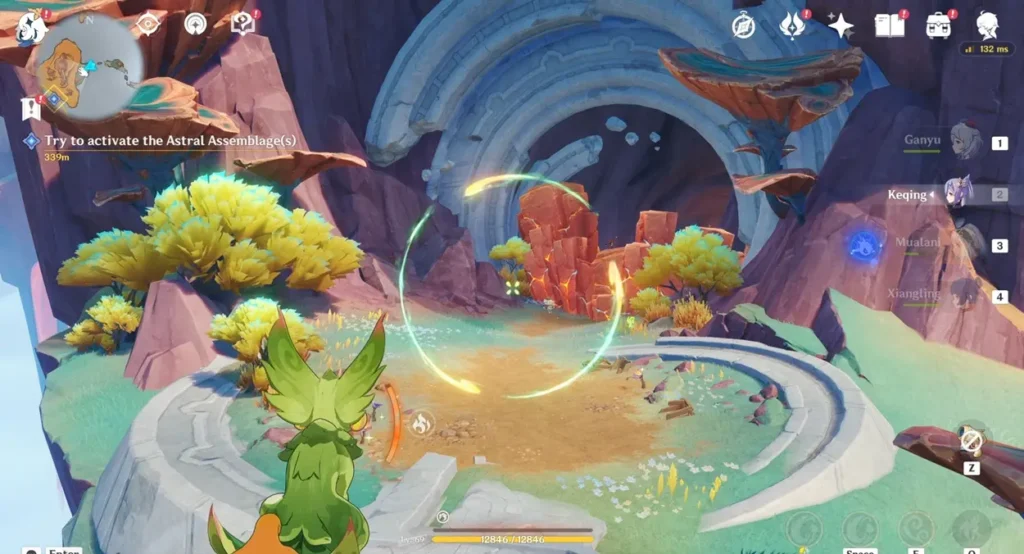Screen dimensions: 1024x554
Task: Open the tutorial question-mark speech icon
Action: click(x=242, y=24)
